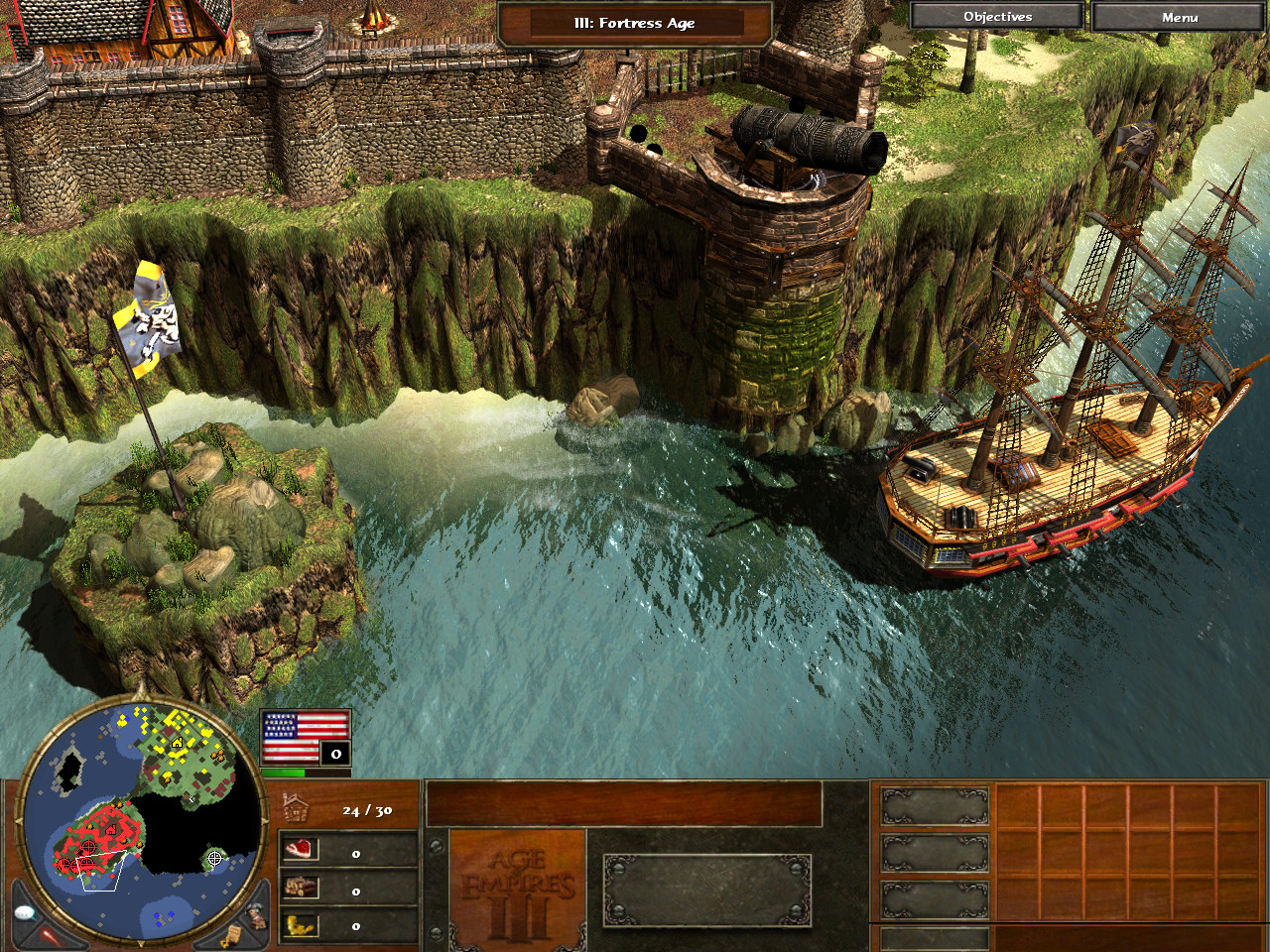The image size is (1270, 952).
Task: Open the Objectives panel
Action: (997, 17)
